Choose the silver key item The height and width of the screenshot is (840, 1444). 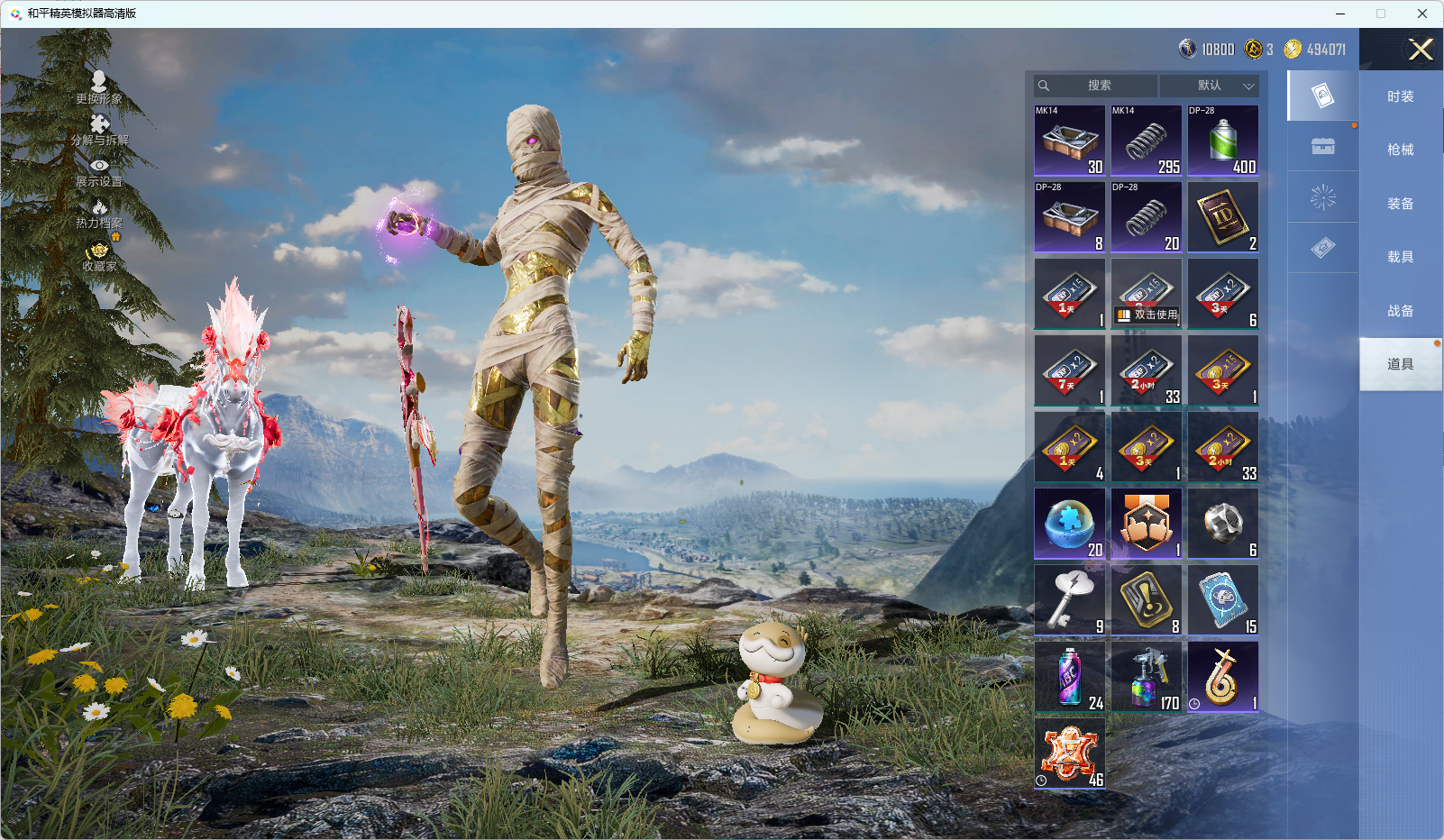click(1070, 599)
